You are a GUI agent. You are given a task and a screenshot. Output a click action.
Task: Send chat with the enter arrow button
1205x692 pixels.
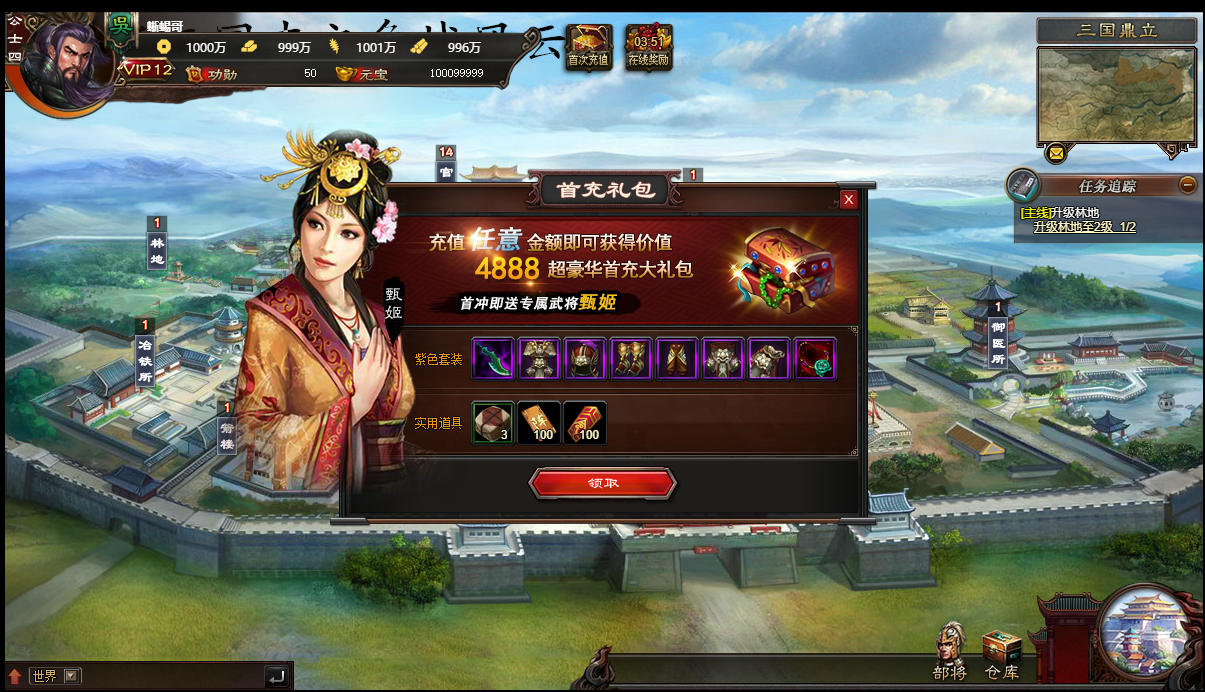click(x=277, y=676)
